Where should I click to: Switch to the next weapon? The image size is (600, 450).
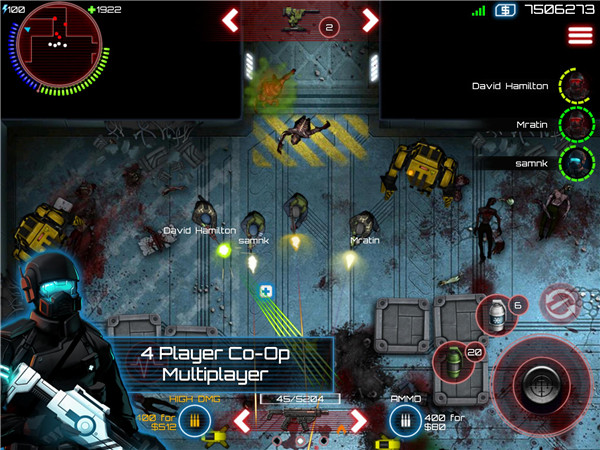(x=357, y=420)
